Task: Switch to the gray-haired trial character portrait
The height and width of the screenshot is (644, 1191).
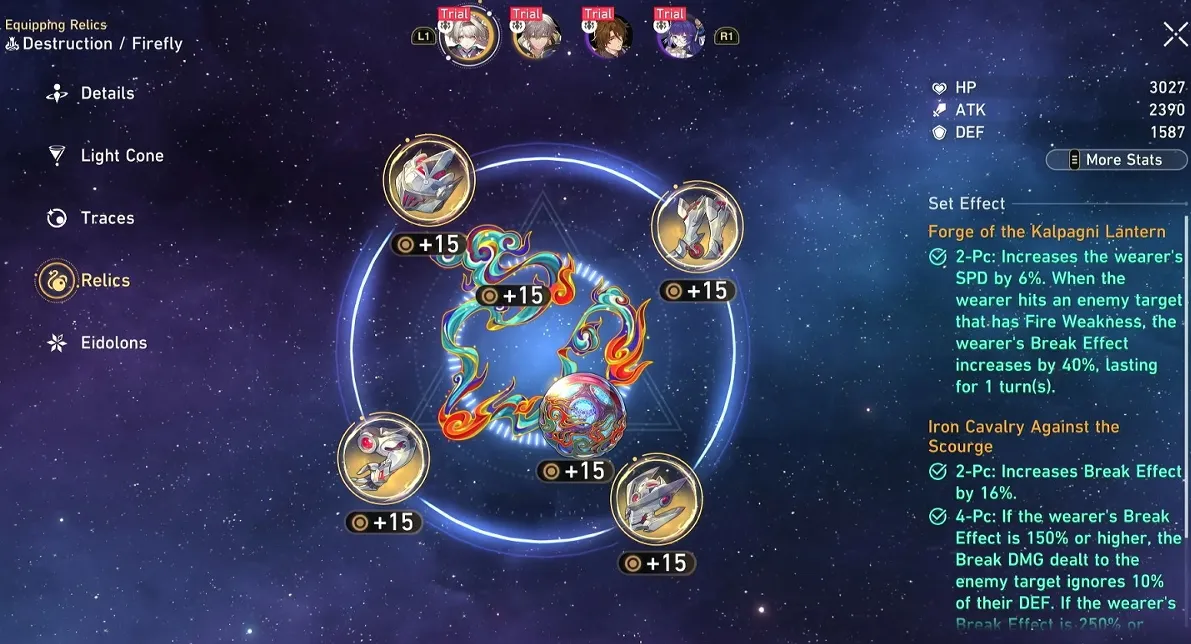Action: (x=537, y=38)
